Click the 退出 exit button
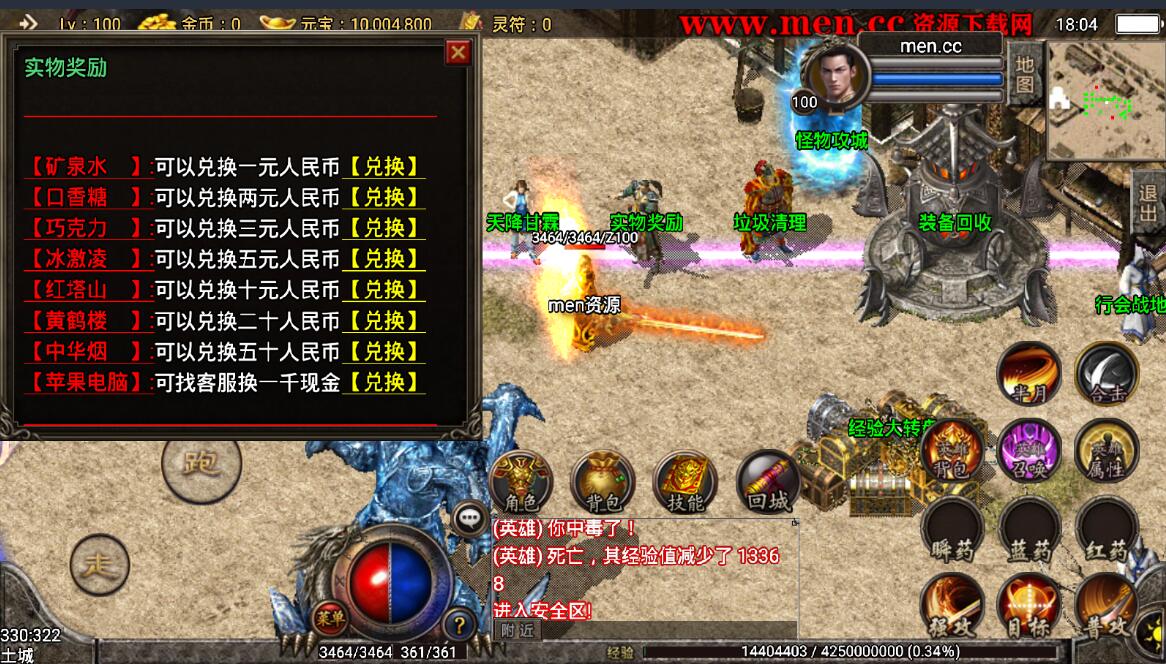Screen dimensions: 1166x664 pos(1149,203)
